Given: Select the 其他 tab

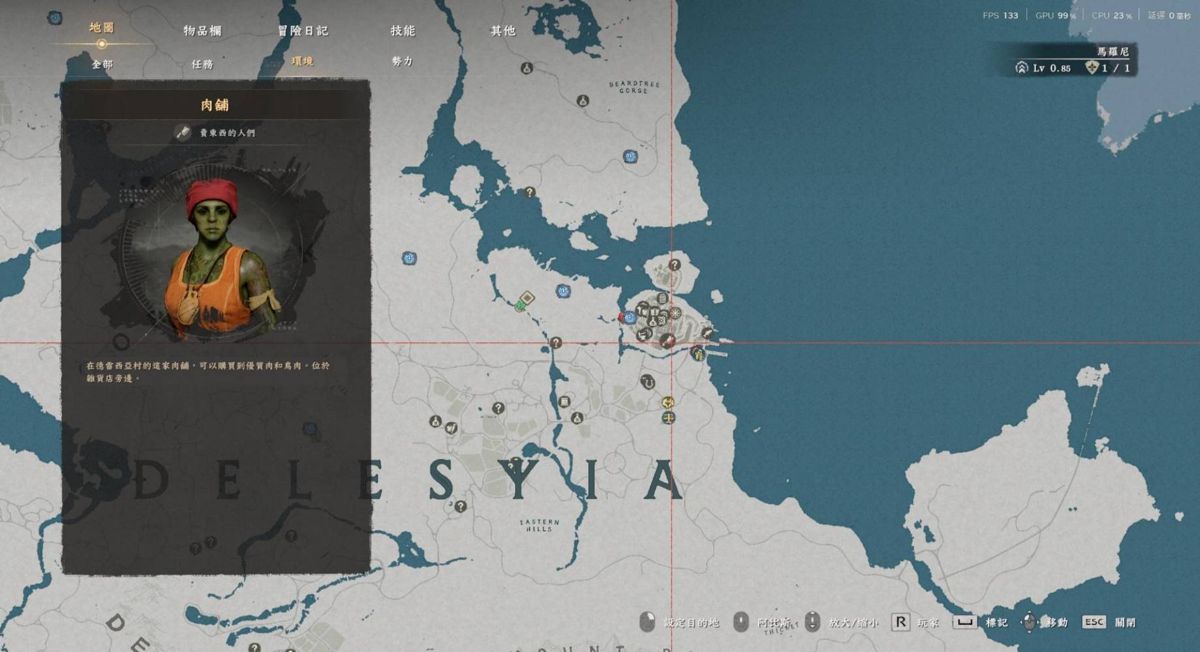Looking at the screenshot, I should pos(502,31).
